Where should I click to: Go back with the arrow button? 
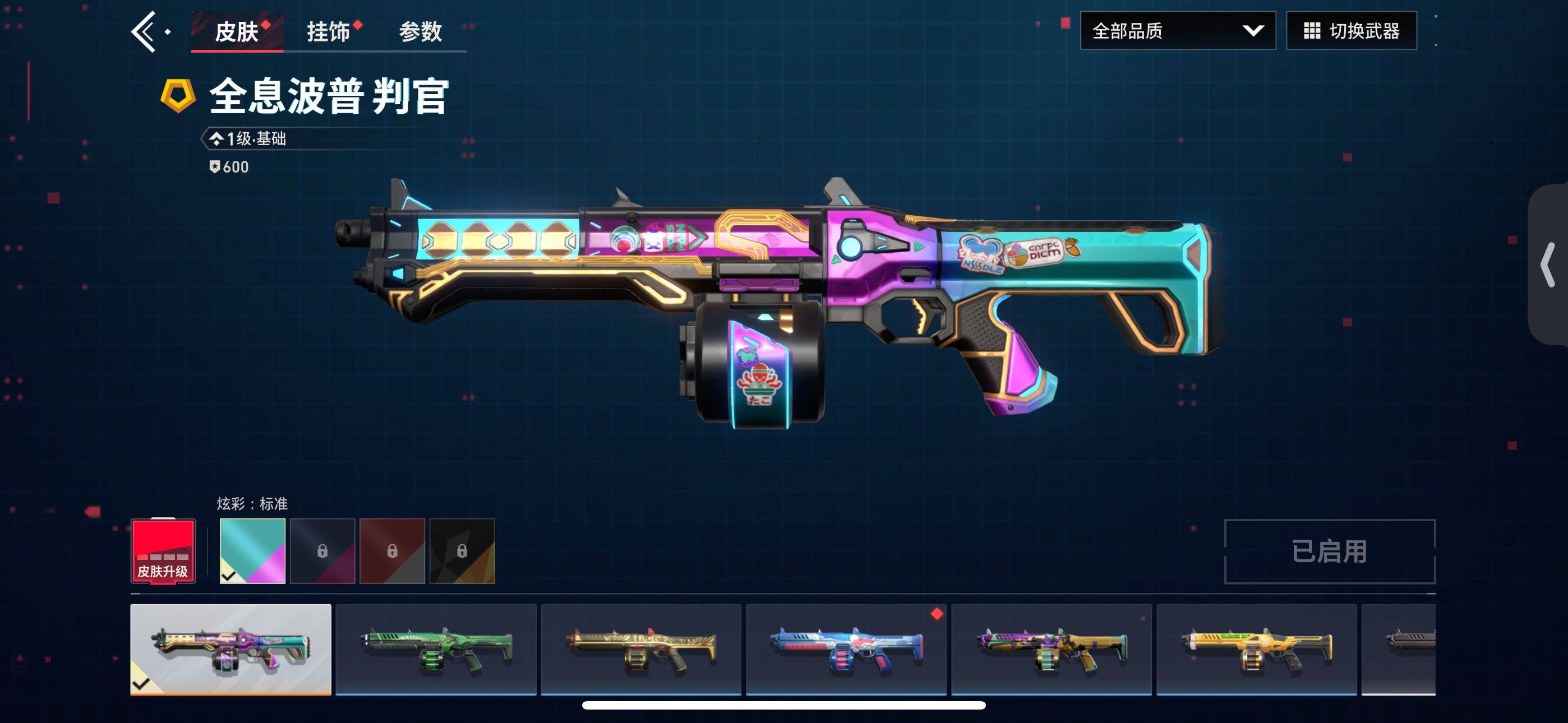[x=144, y=31]
